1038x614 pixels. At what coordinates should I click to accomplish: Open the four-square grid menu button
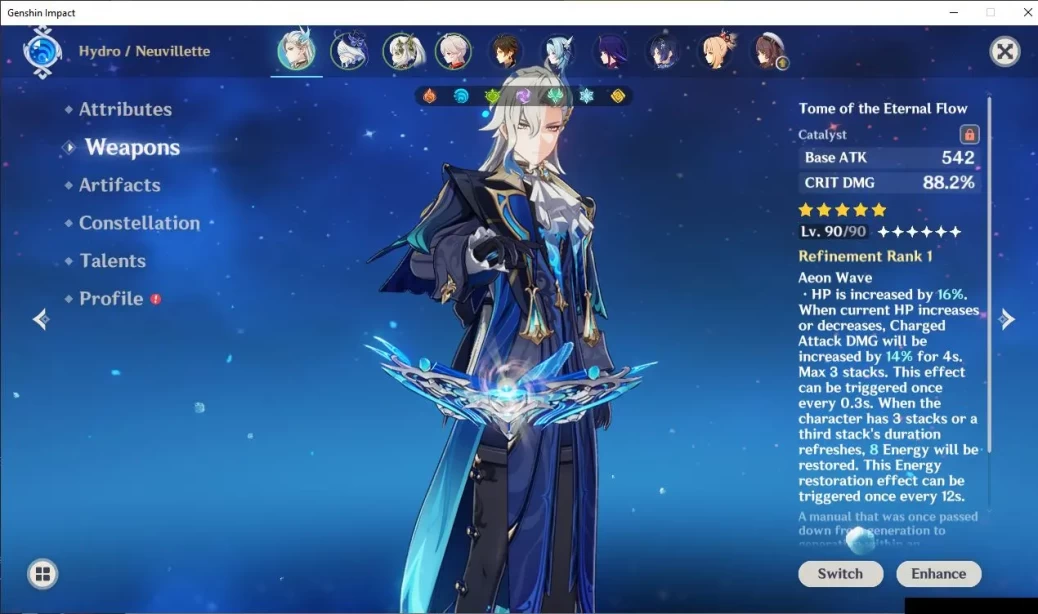pos(42,574)
